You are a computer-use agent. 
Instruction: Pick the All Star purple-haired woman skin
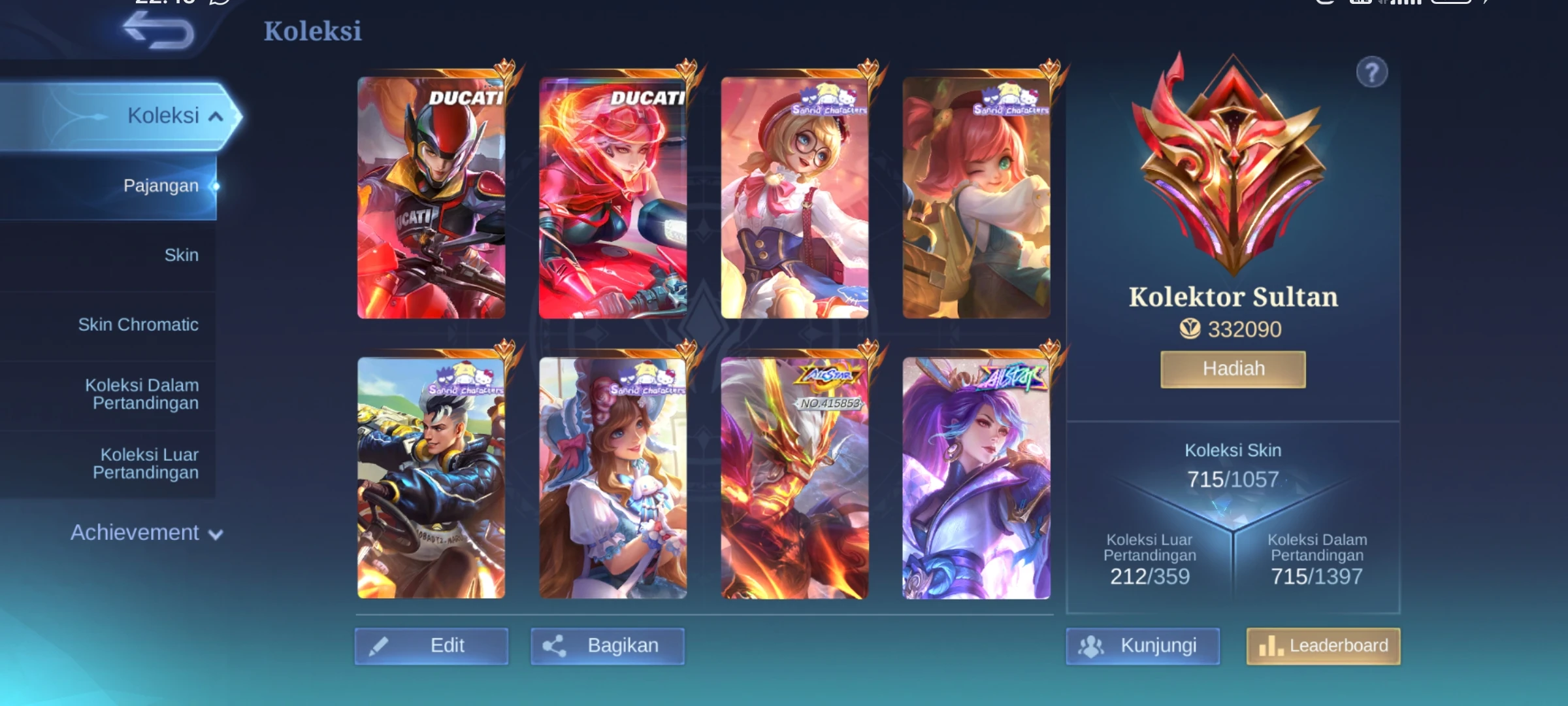pyautogui.click(x=976, y=478)
